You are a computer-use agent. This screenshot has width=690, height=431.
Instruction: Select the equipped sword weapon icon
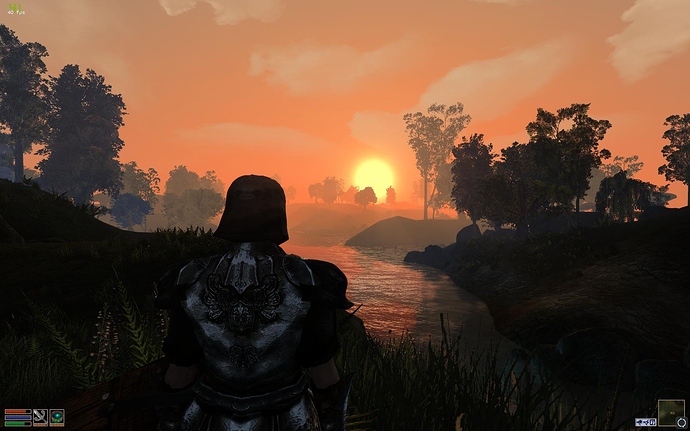tap(40, 416)
